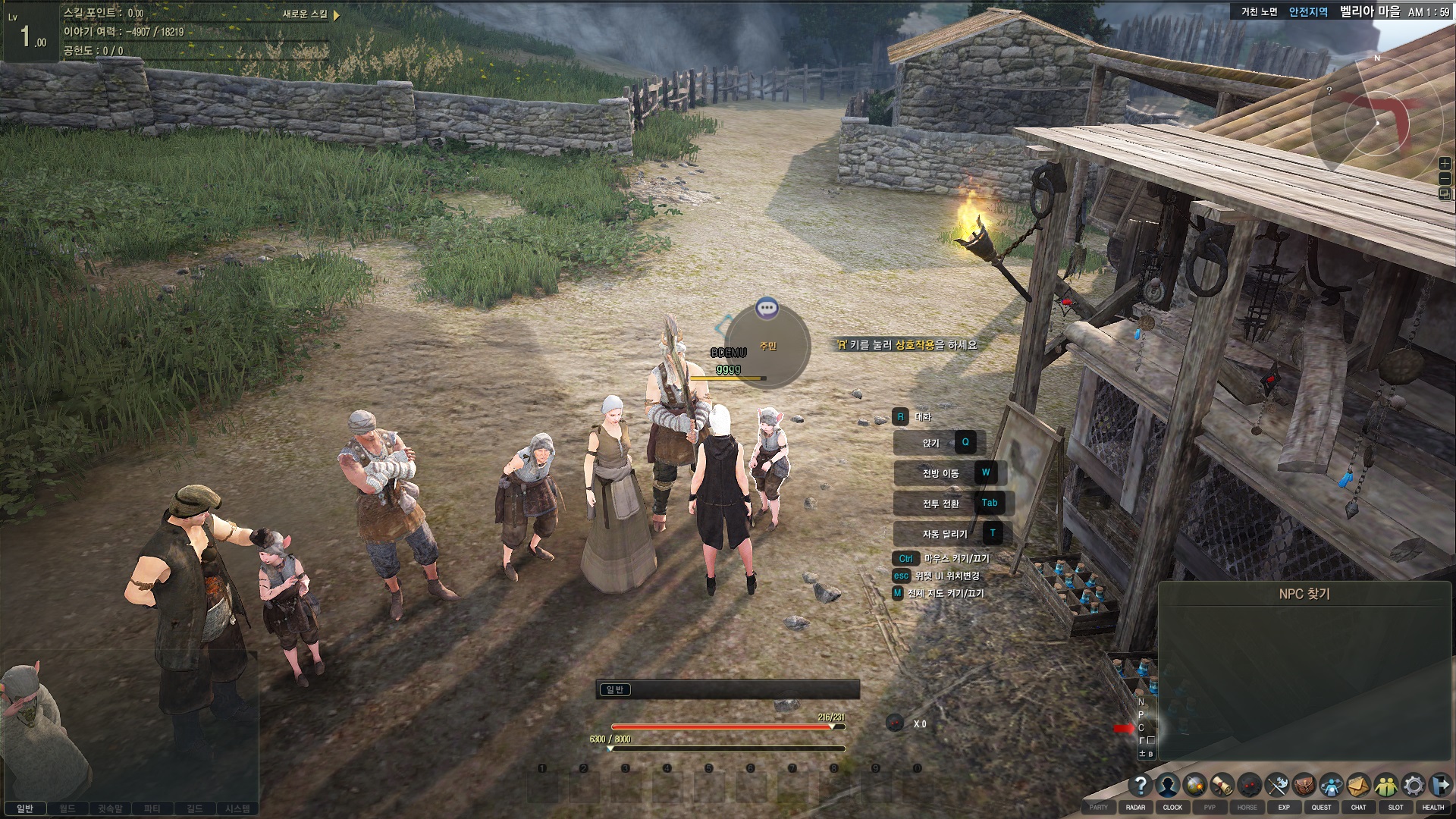Toggle the HEALTH widget button

(x=1432, y=808)
